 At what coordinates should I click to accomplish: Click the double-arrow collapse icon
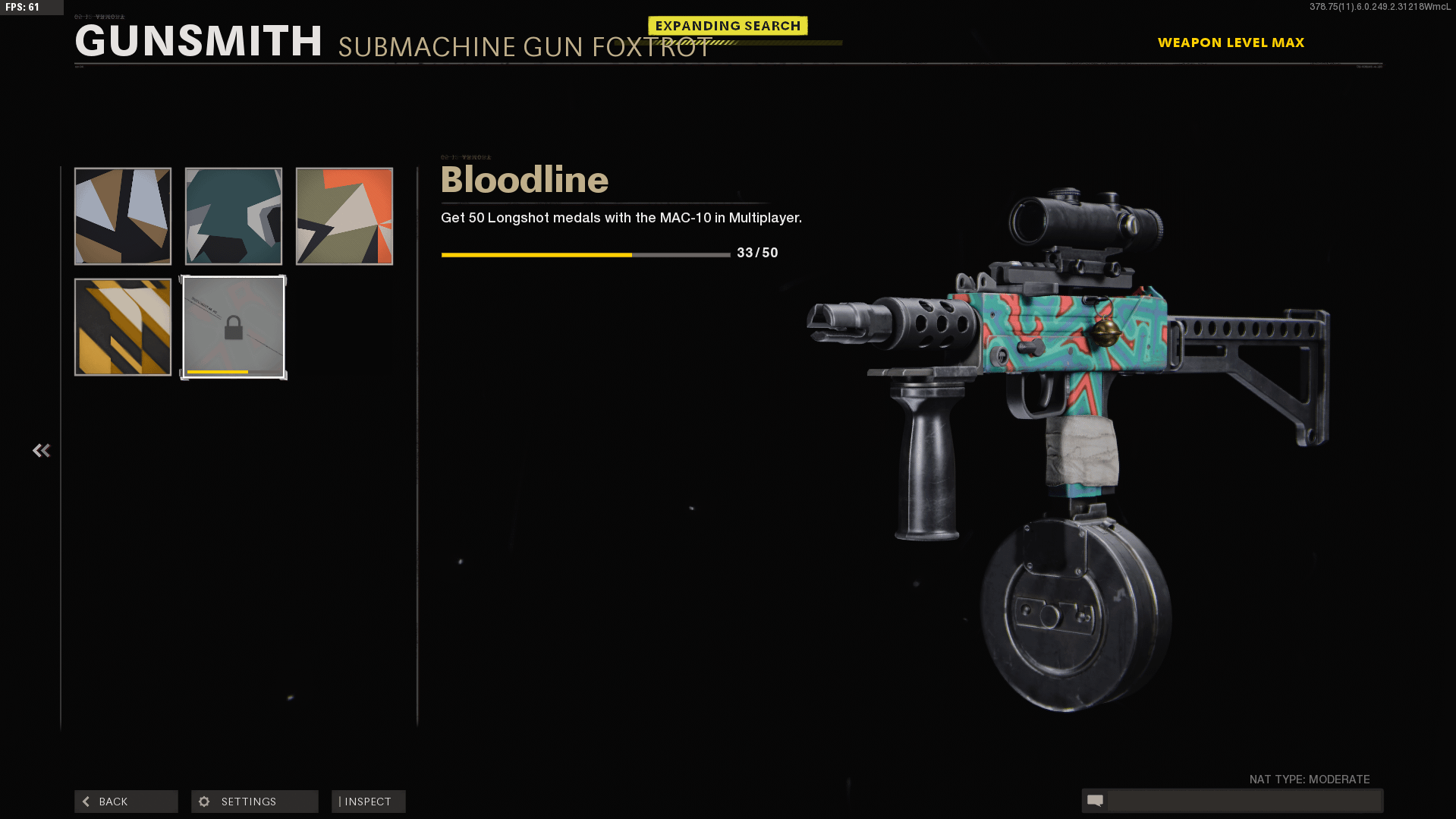click(x=42, y=451)
